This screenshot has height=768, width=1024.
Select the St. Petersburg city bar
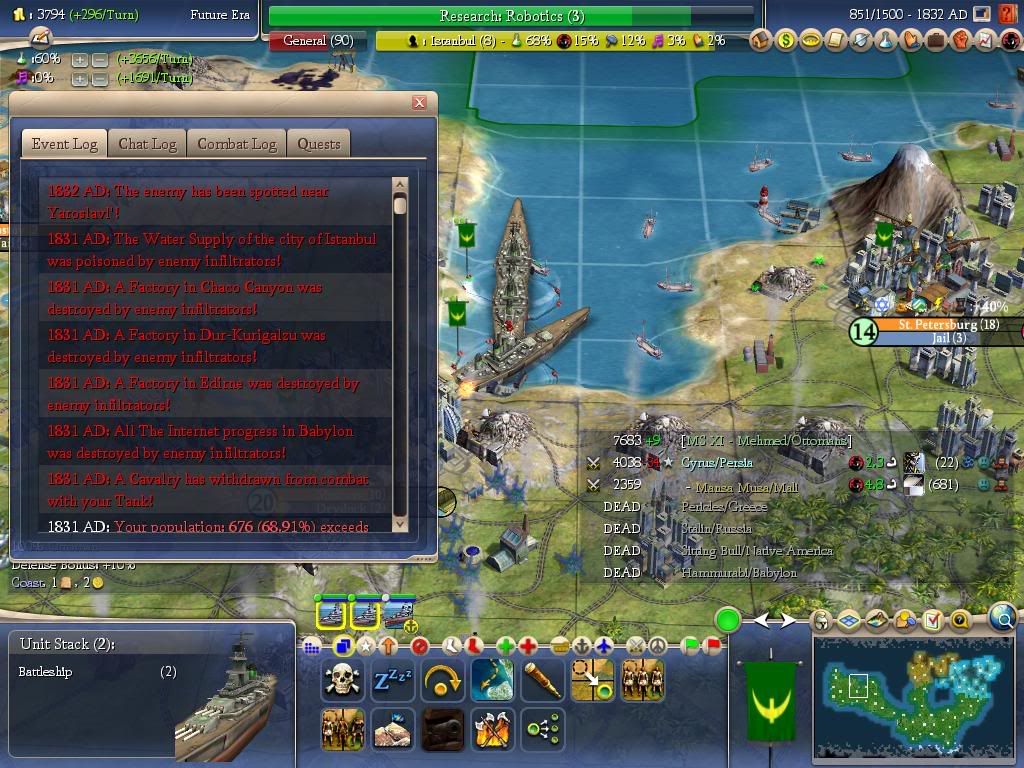[x=934, y=325]
